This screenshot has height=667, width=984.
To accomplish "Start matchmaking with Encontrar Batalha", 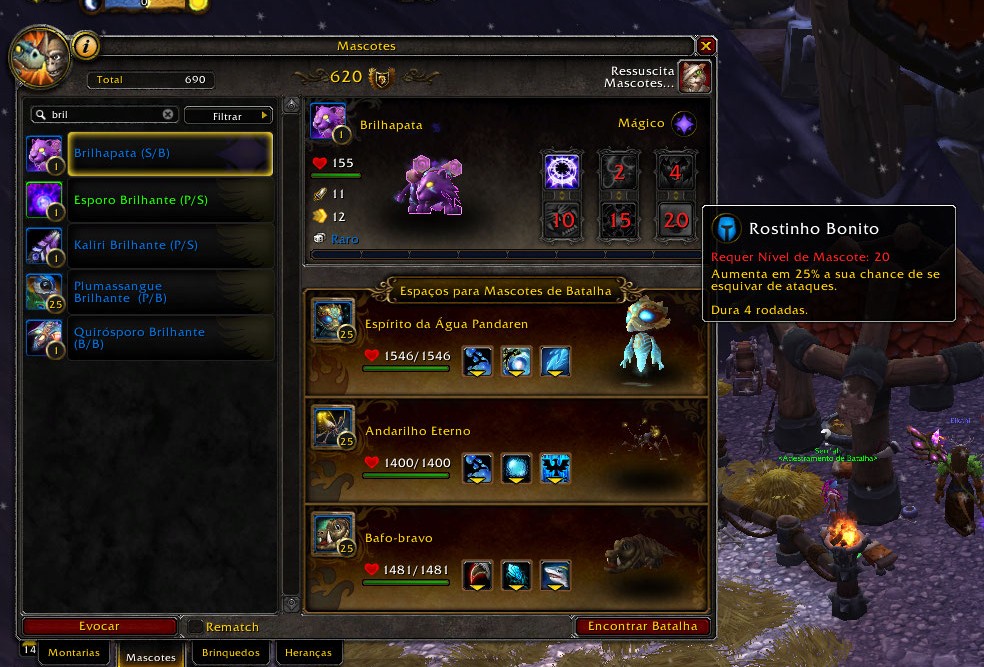I will [642, 626].
